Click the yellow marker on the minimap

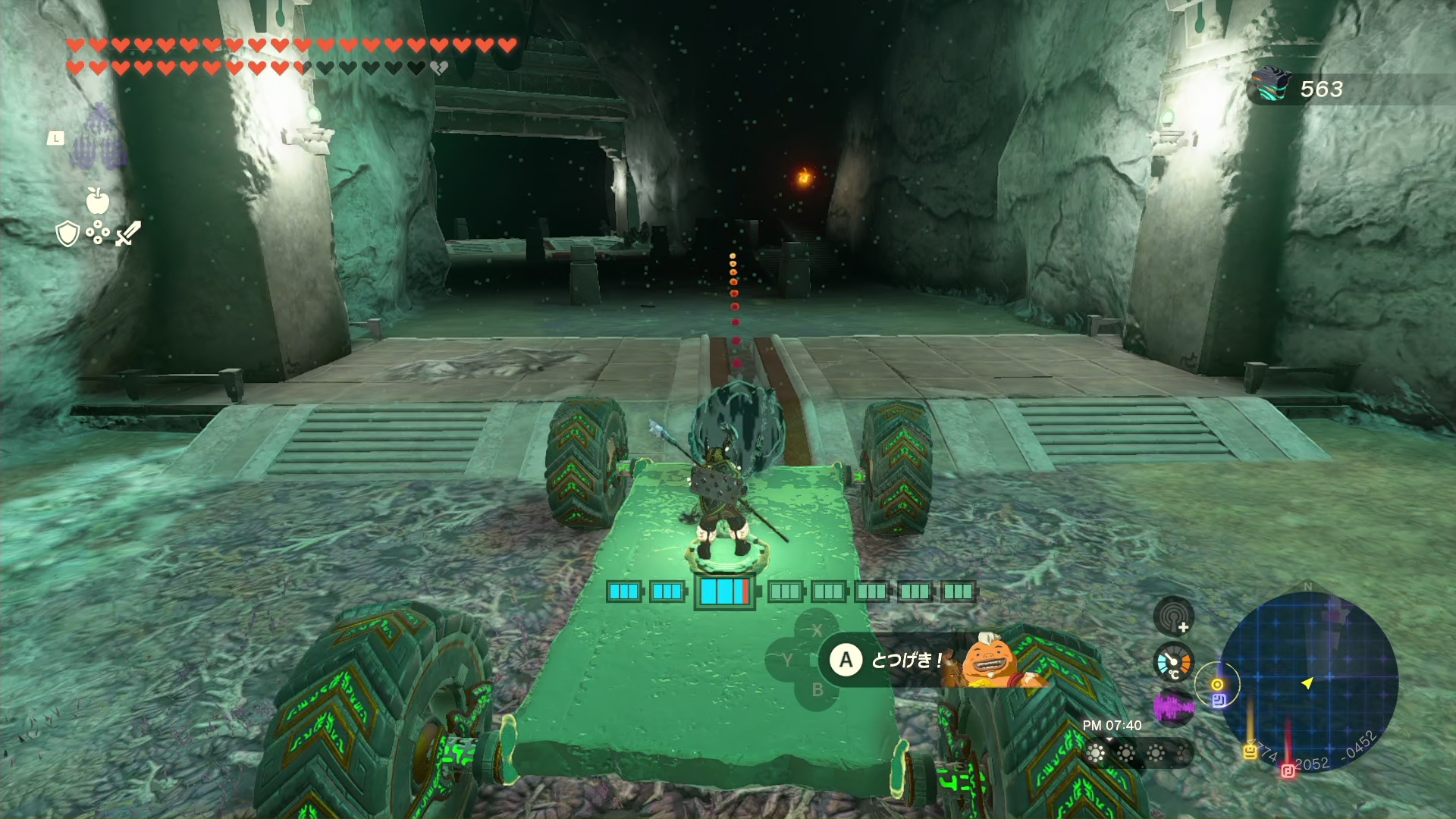click(1250, 752)
